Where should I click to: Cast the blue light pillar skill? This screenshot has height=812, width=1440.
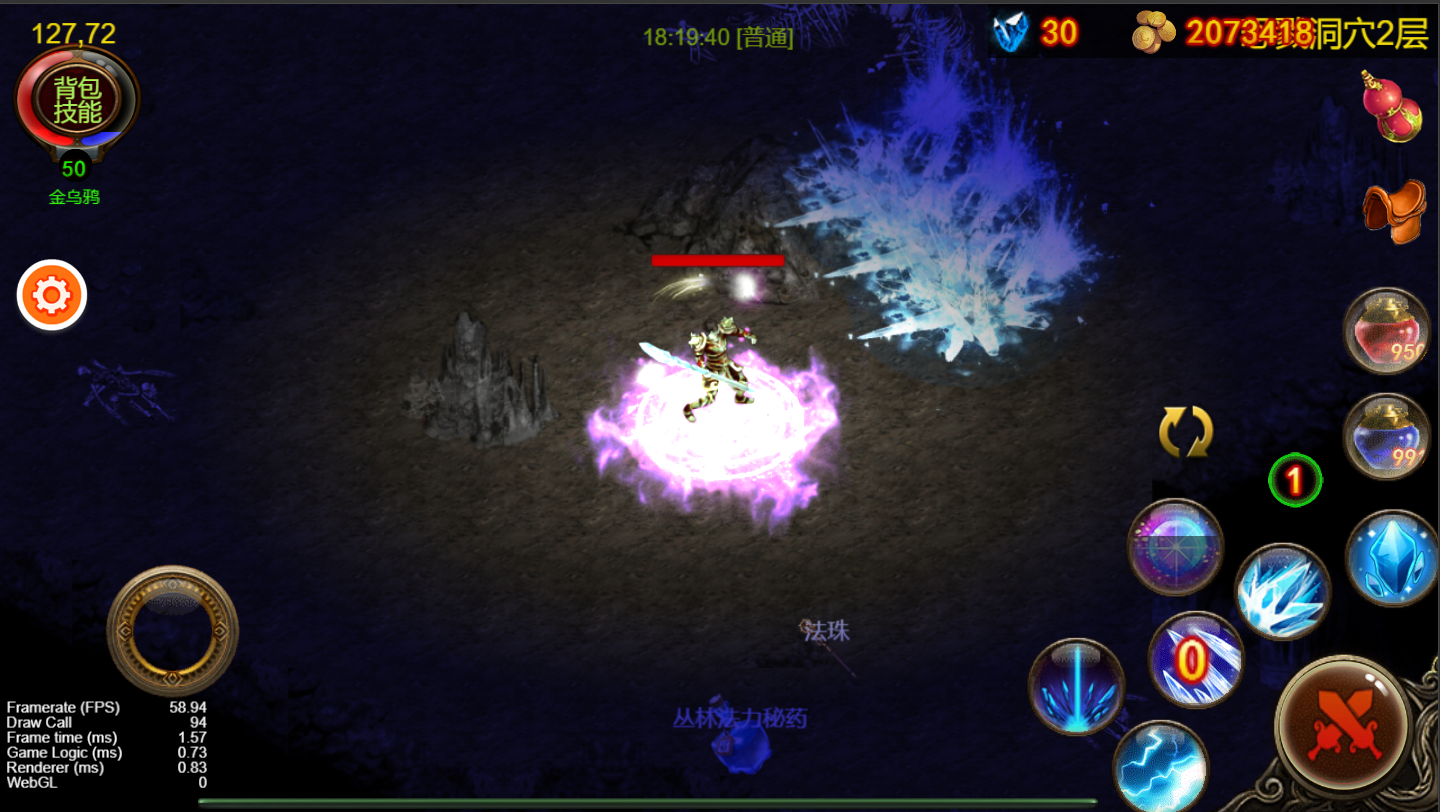[1076, 686]
